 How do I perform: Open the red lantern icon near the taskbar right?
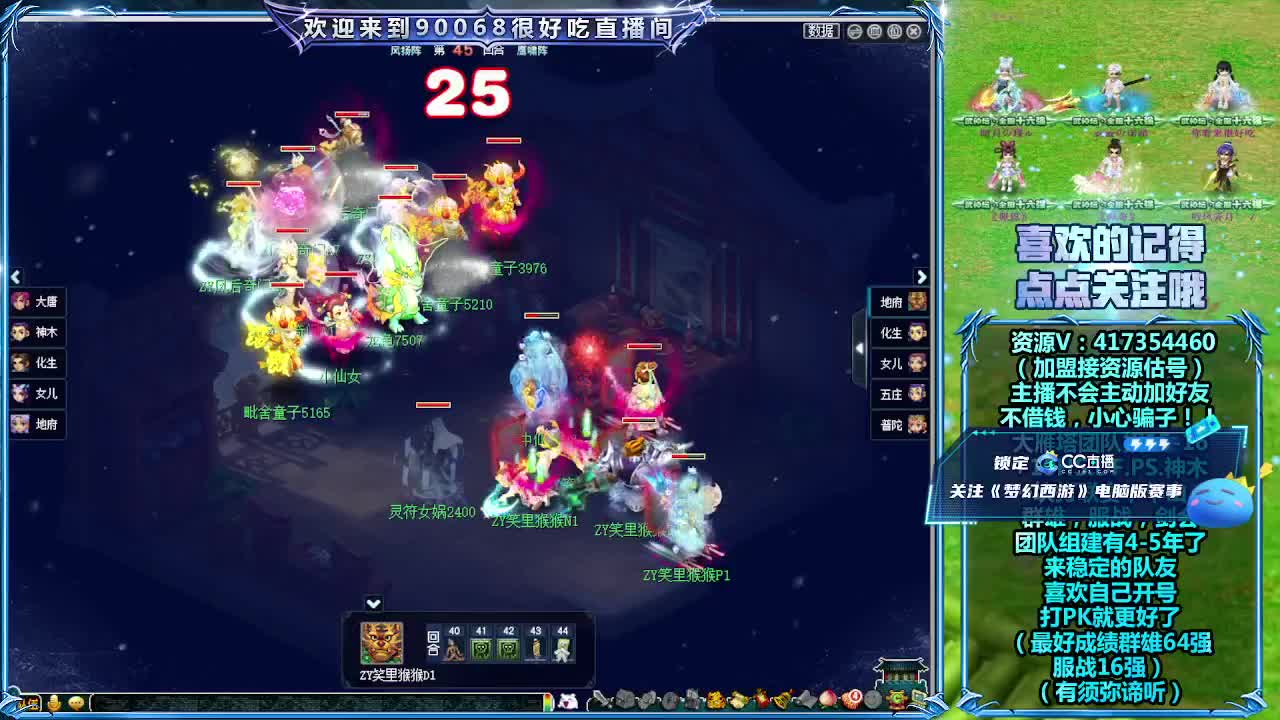[x=854, y=700]
